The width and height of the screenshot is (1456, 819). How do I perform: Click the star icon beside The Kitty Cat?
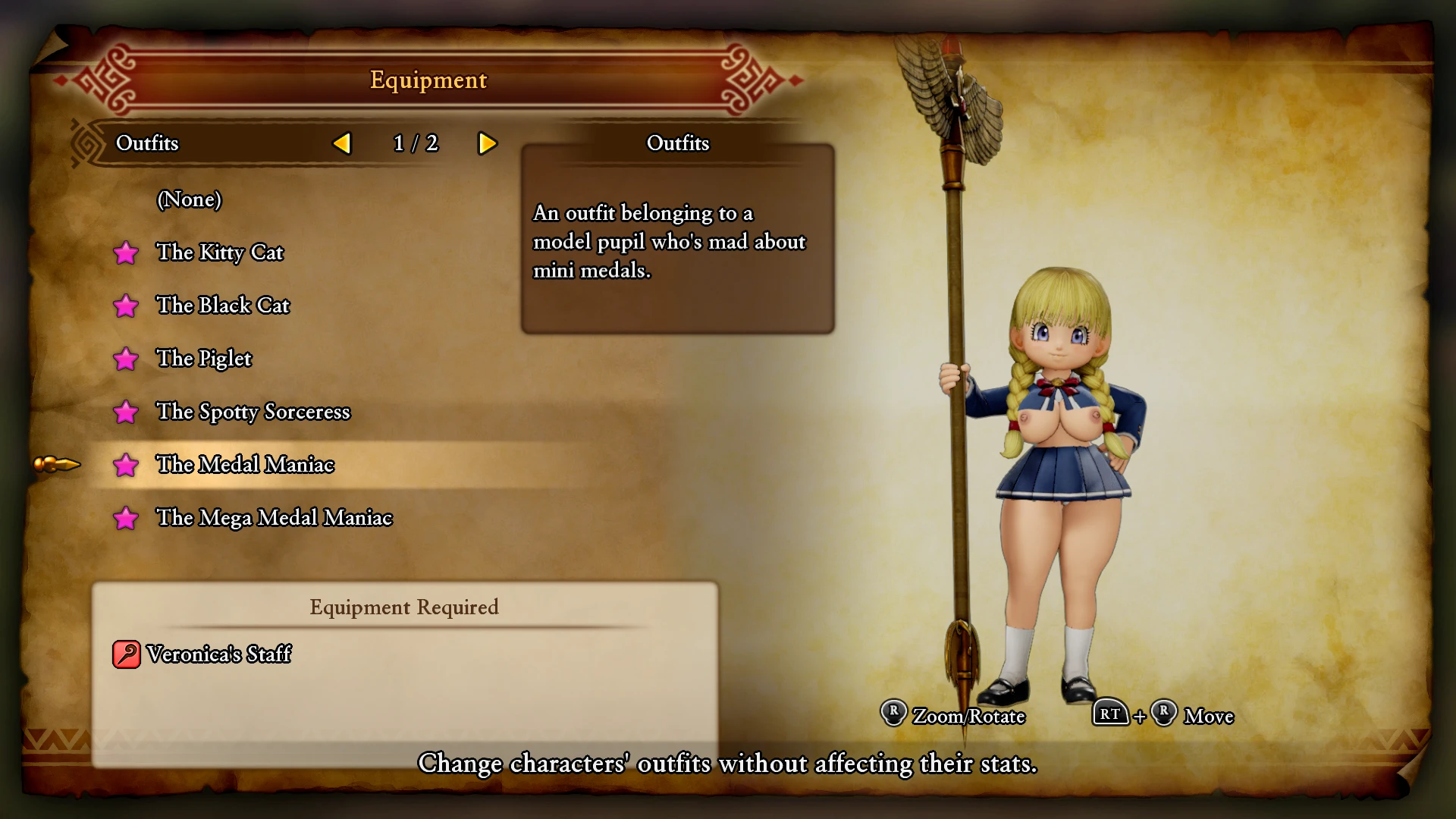coord(127,253)
